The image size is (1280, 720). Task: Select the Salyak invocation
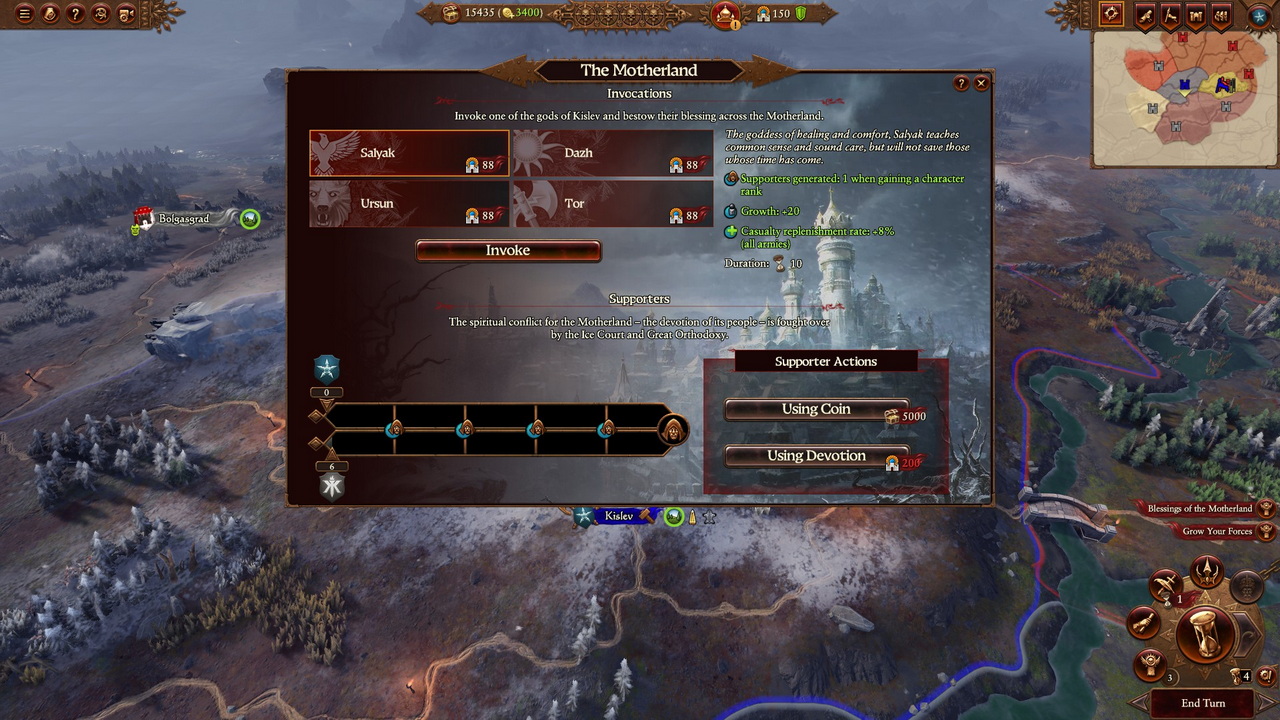point(408,153)
